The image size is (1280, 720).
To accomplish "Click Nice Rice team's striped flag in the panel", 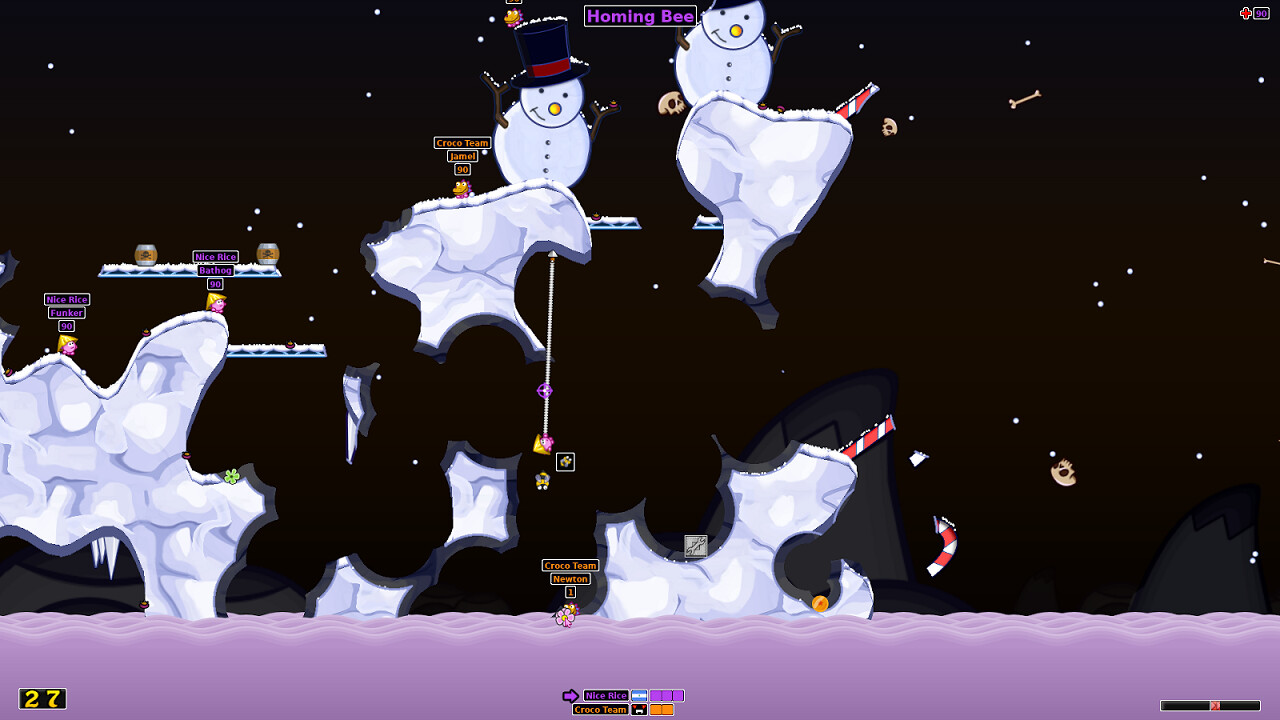I will [639, 695].
